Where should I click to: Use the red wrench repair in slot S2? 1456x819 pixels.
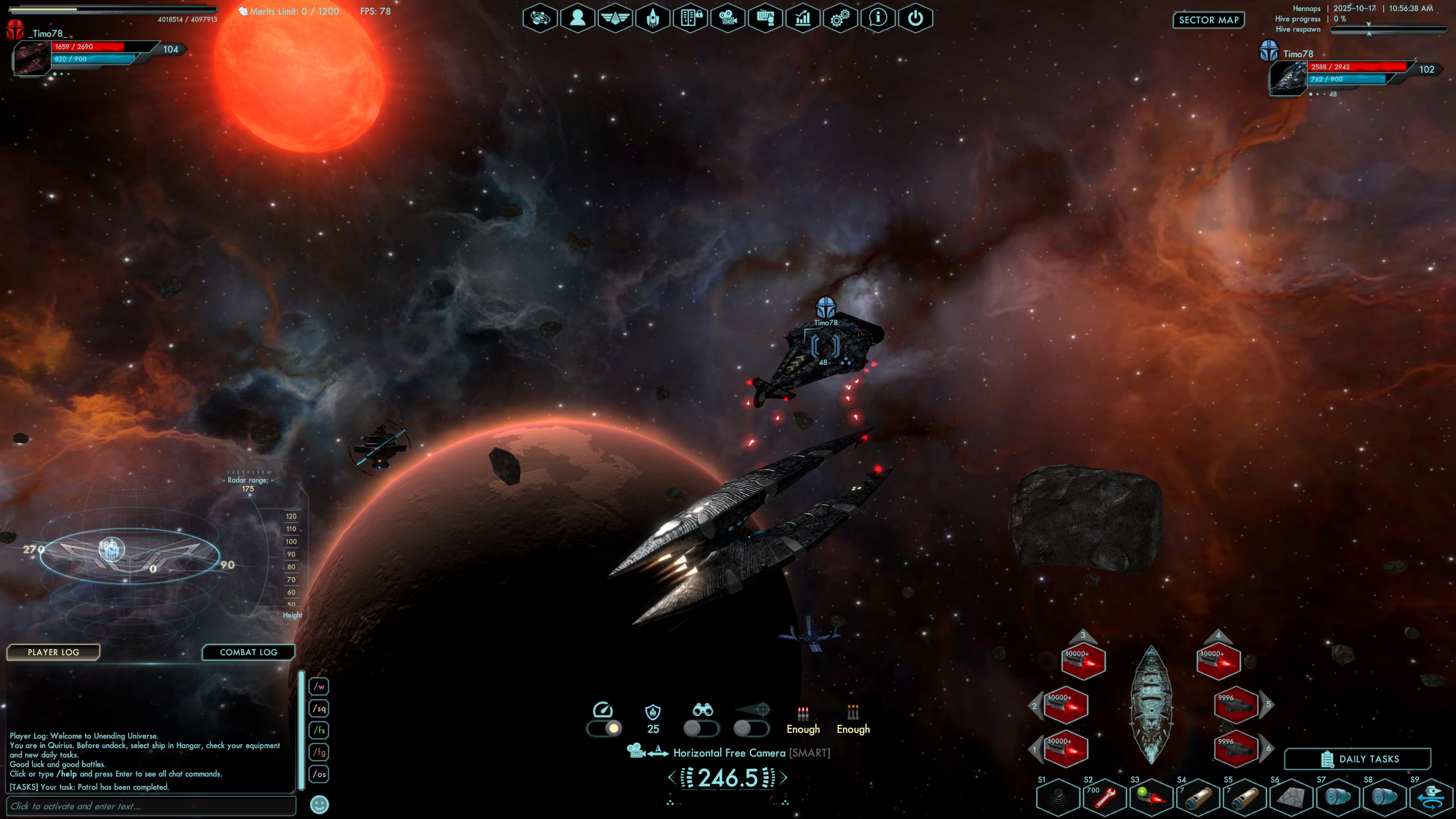tap(1105, 797)
